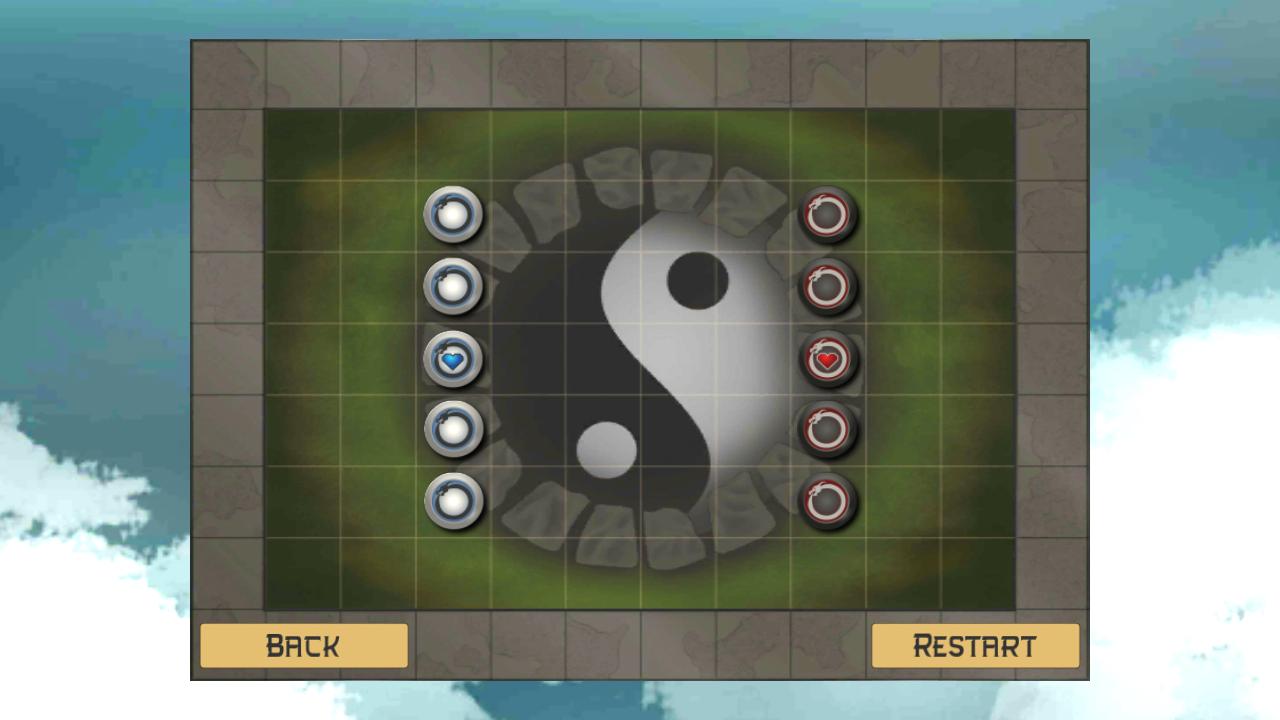1280x720 pixels.
Task: Select the topmost blue dragon token
Action: (x=455, y=215)
